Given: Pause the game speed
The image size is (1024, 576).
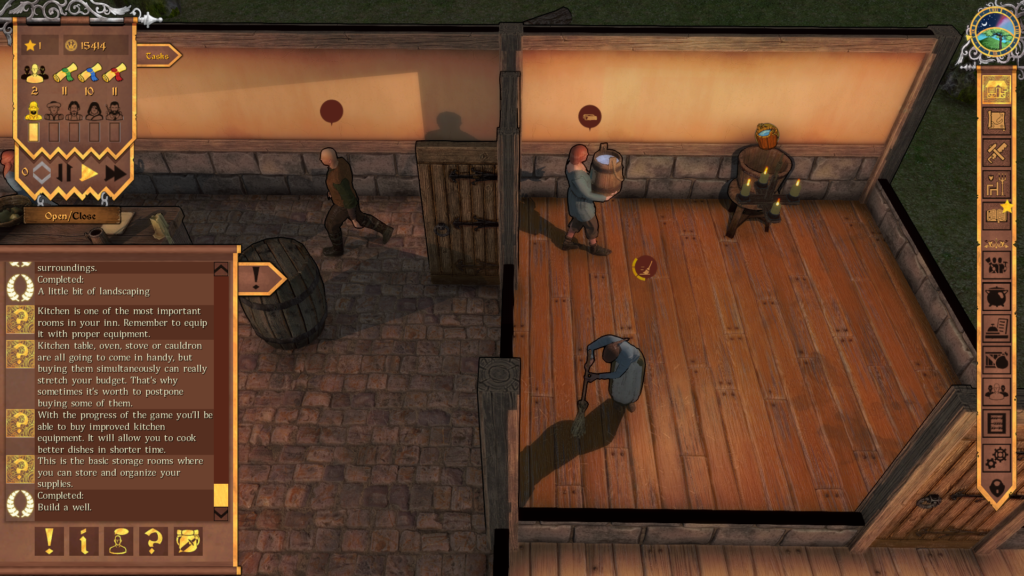Looking at the screenshot, I should (64, 172).
